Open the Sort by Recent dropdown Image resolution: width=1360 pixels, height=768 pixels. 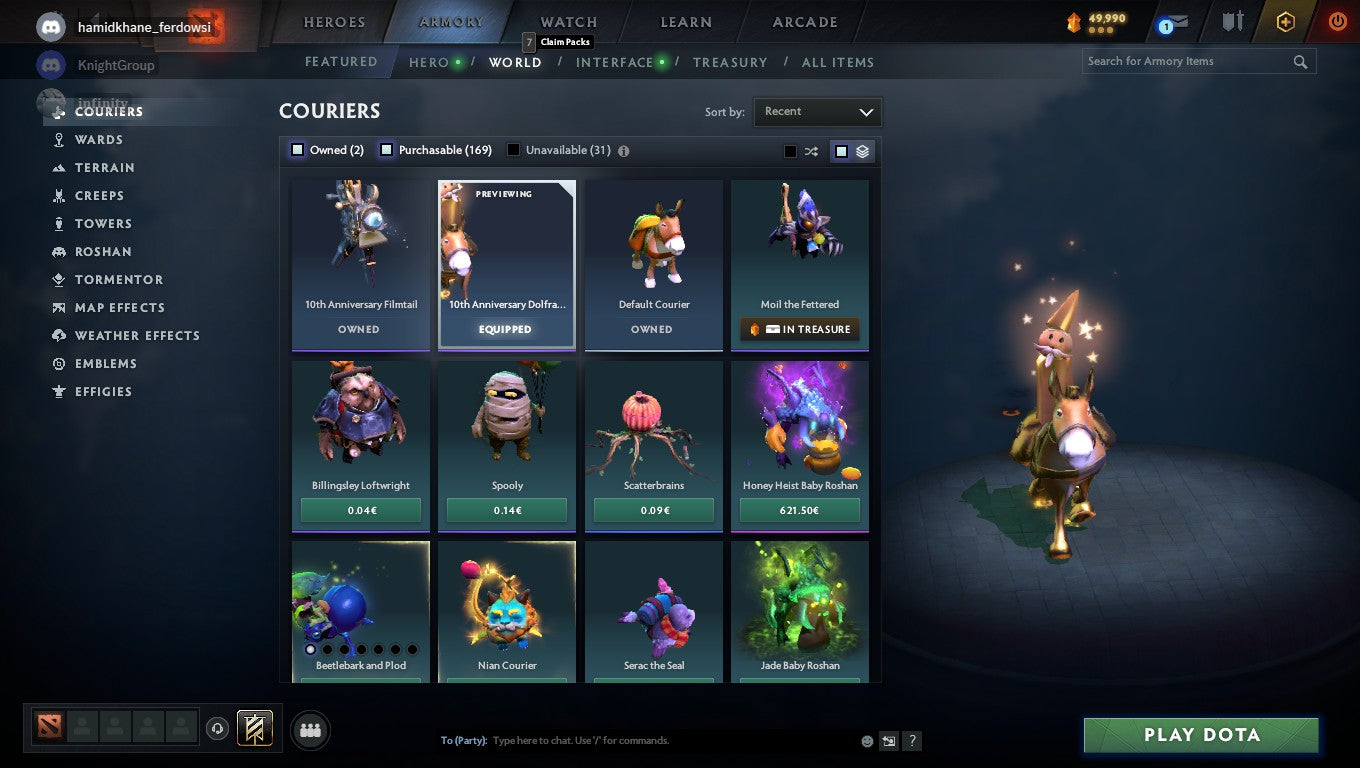pyautogui.click(x=817, y=112)
